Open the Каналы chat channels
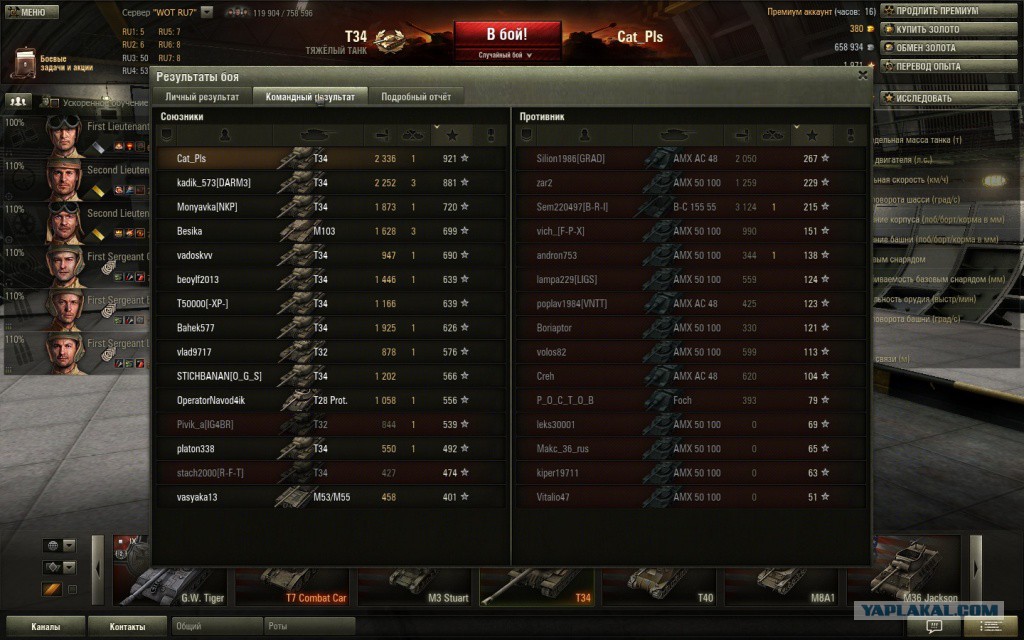 pos(44,627)
